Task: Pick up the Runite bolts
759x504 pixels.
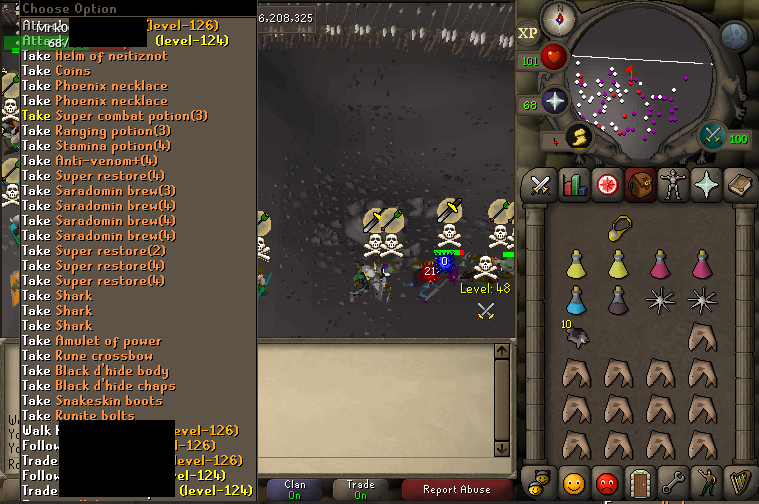Action: 78,415
